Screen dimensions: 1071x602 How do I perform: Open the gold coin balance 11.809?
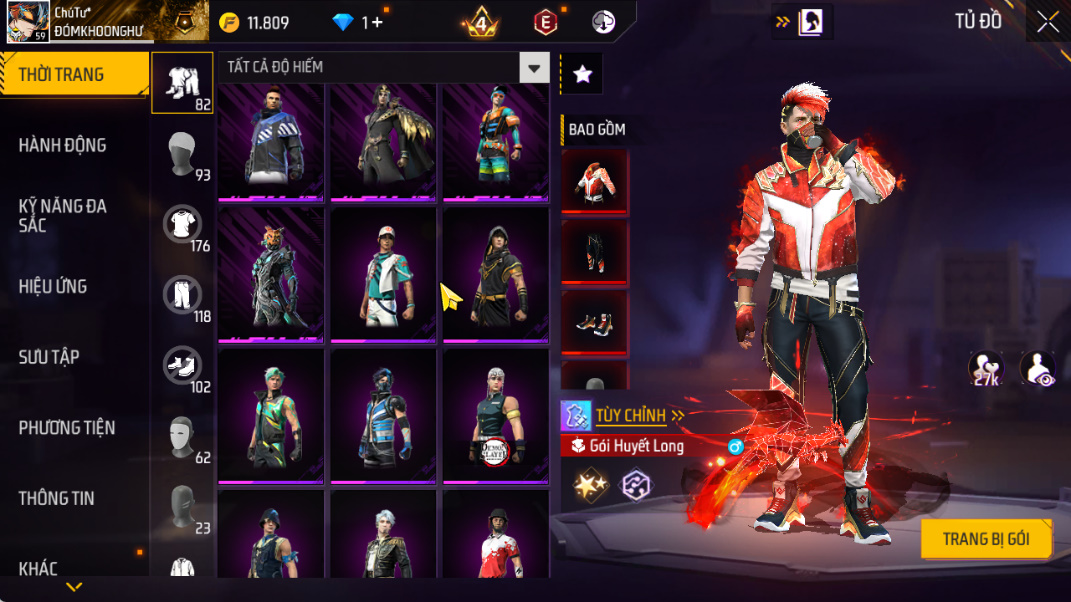pos(256,23)
